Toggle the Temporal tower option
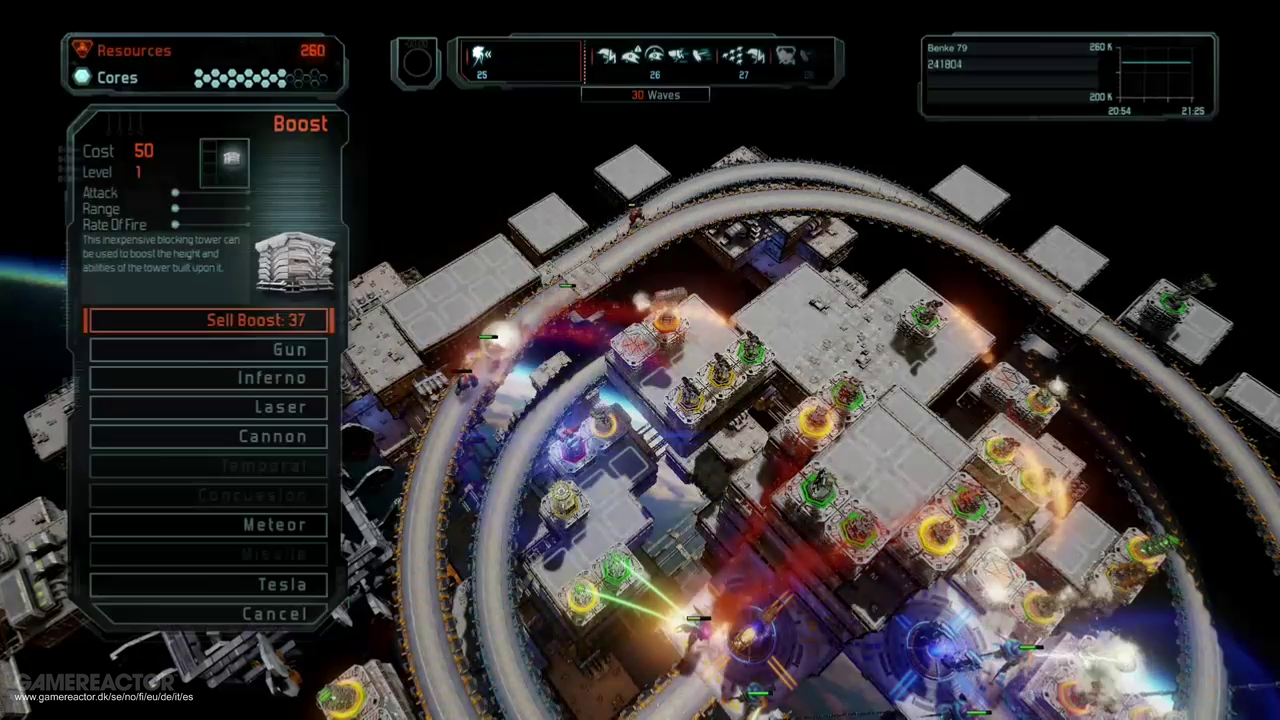The height and width of the screenshot is (720, 1280). 207,465
